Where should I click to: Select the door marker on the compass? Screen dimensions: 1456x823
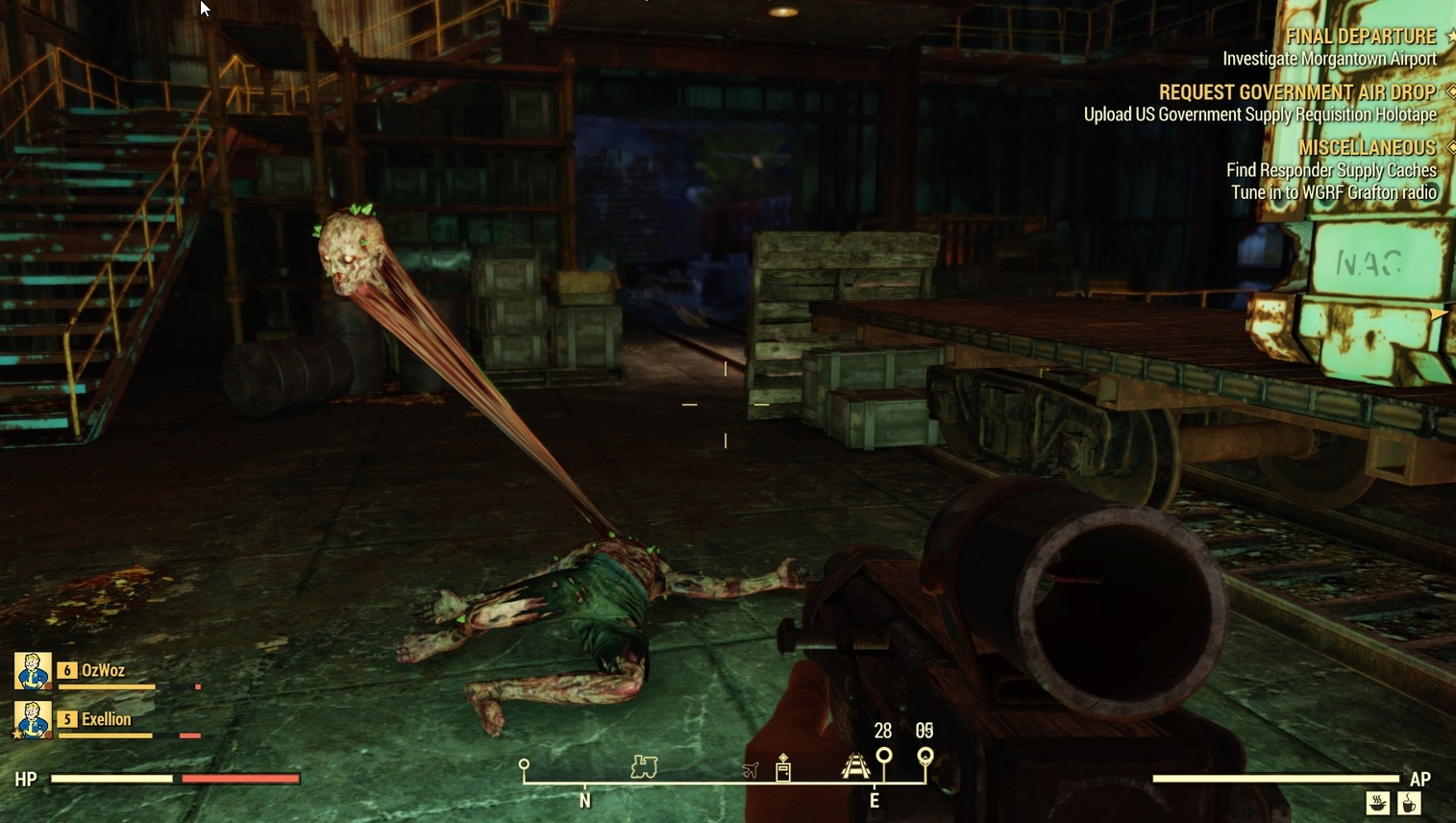tap(783, 768)
